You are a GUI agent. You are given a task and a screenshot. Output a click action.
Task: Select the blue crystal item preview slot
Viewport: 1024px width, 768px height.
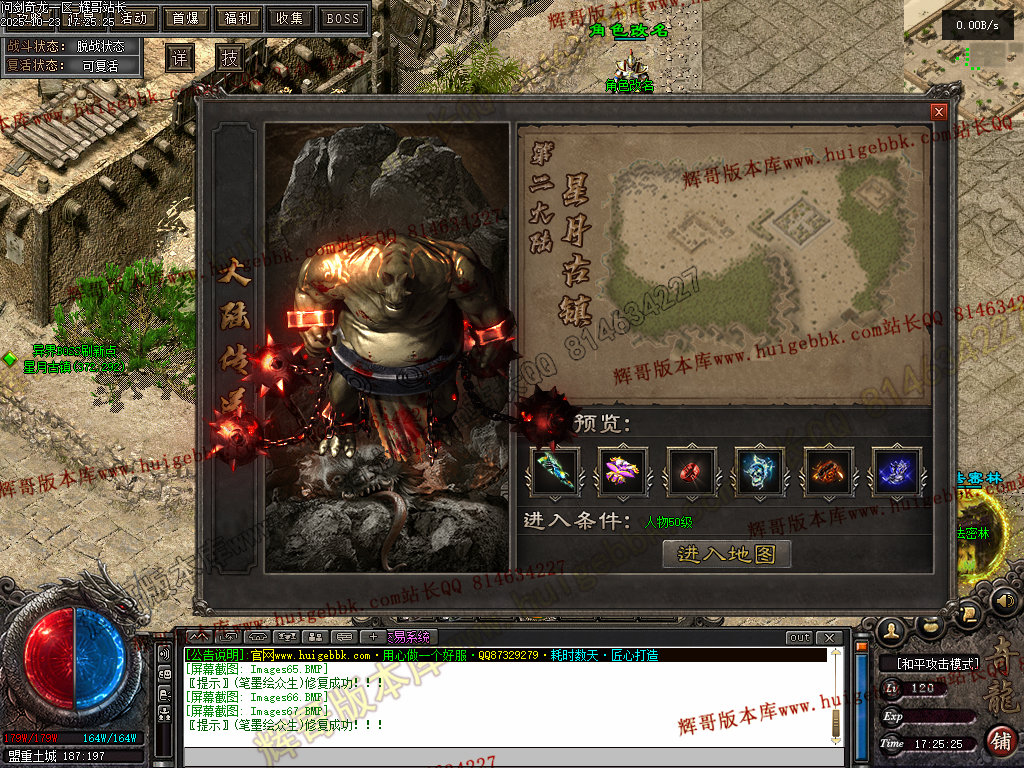[897, 471]
